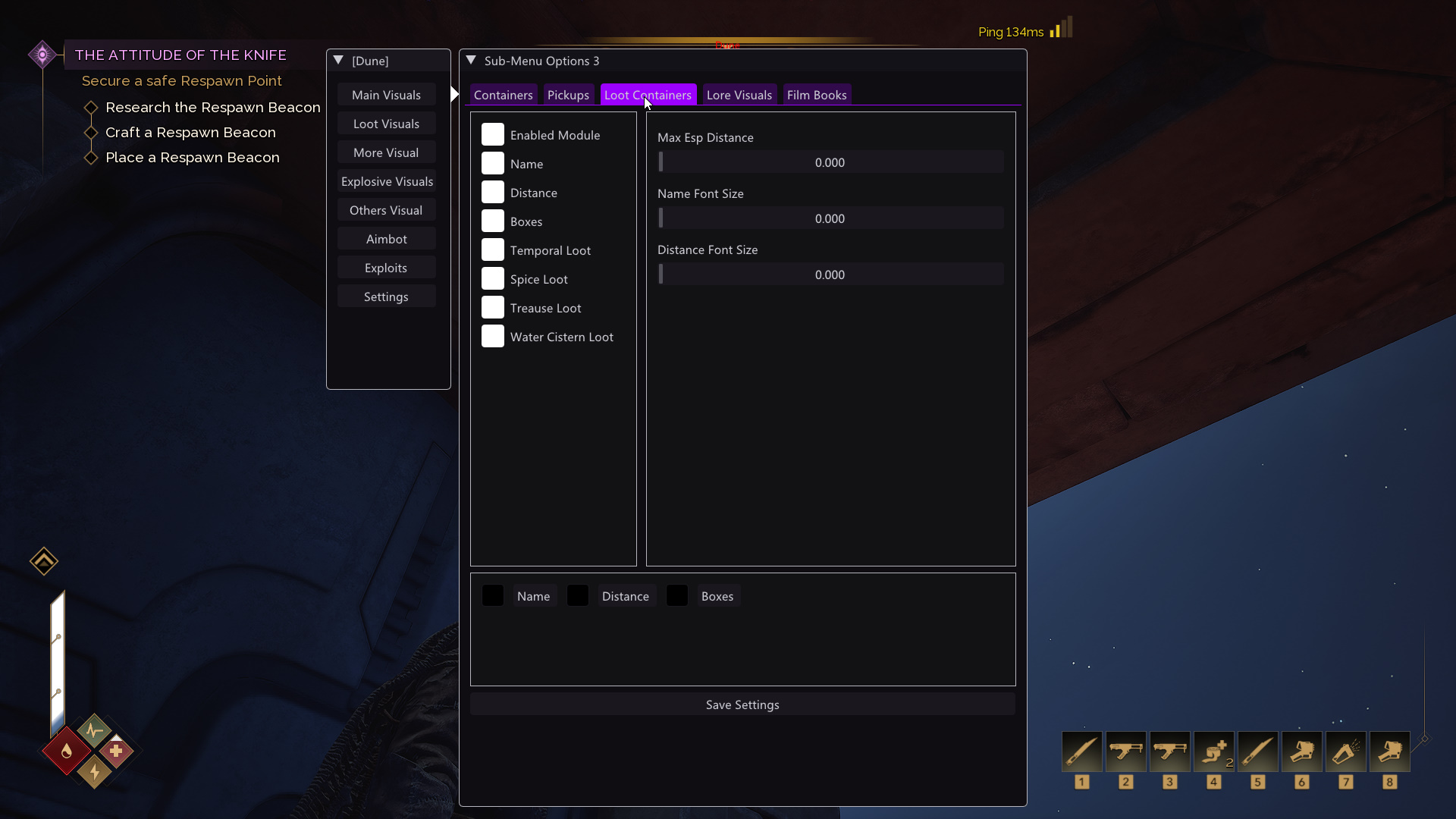Adjust the Max Esp Distance slider
The height and width of the screenshot is (819, 1456).
pos(830,162)
